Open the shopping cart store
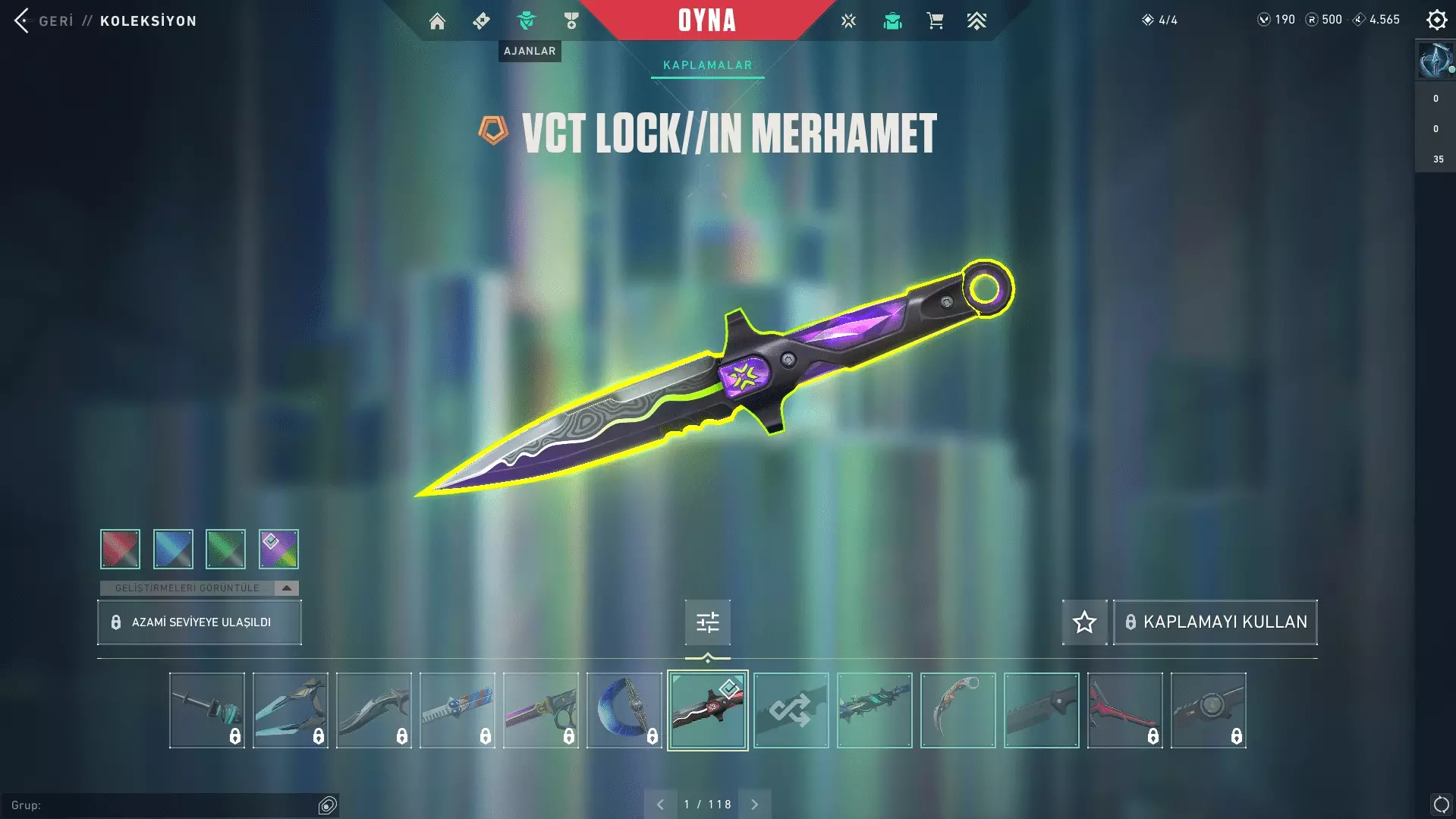1456x819 pixels. coord(935,21)
